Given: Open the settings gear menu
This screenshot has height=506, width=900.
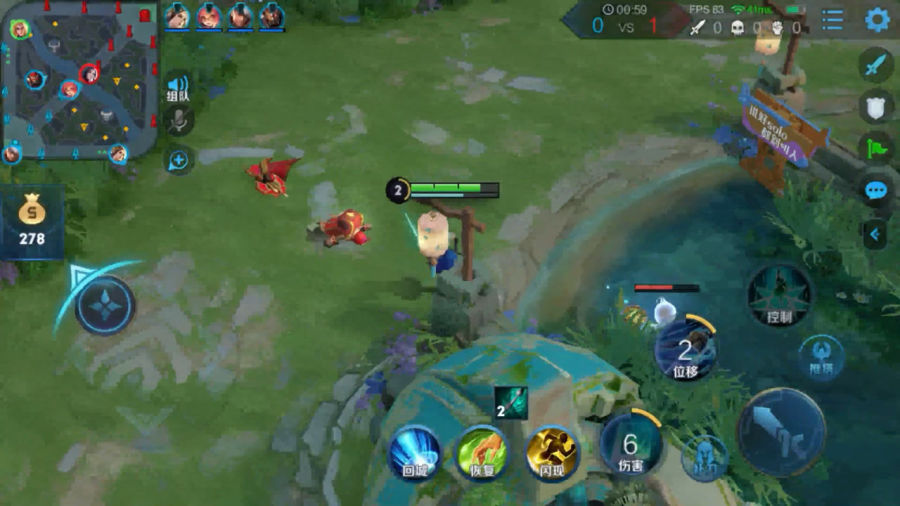Looking at the screenshot, I should pos(877,19).
